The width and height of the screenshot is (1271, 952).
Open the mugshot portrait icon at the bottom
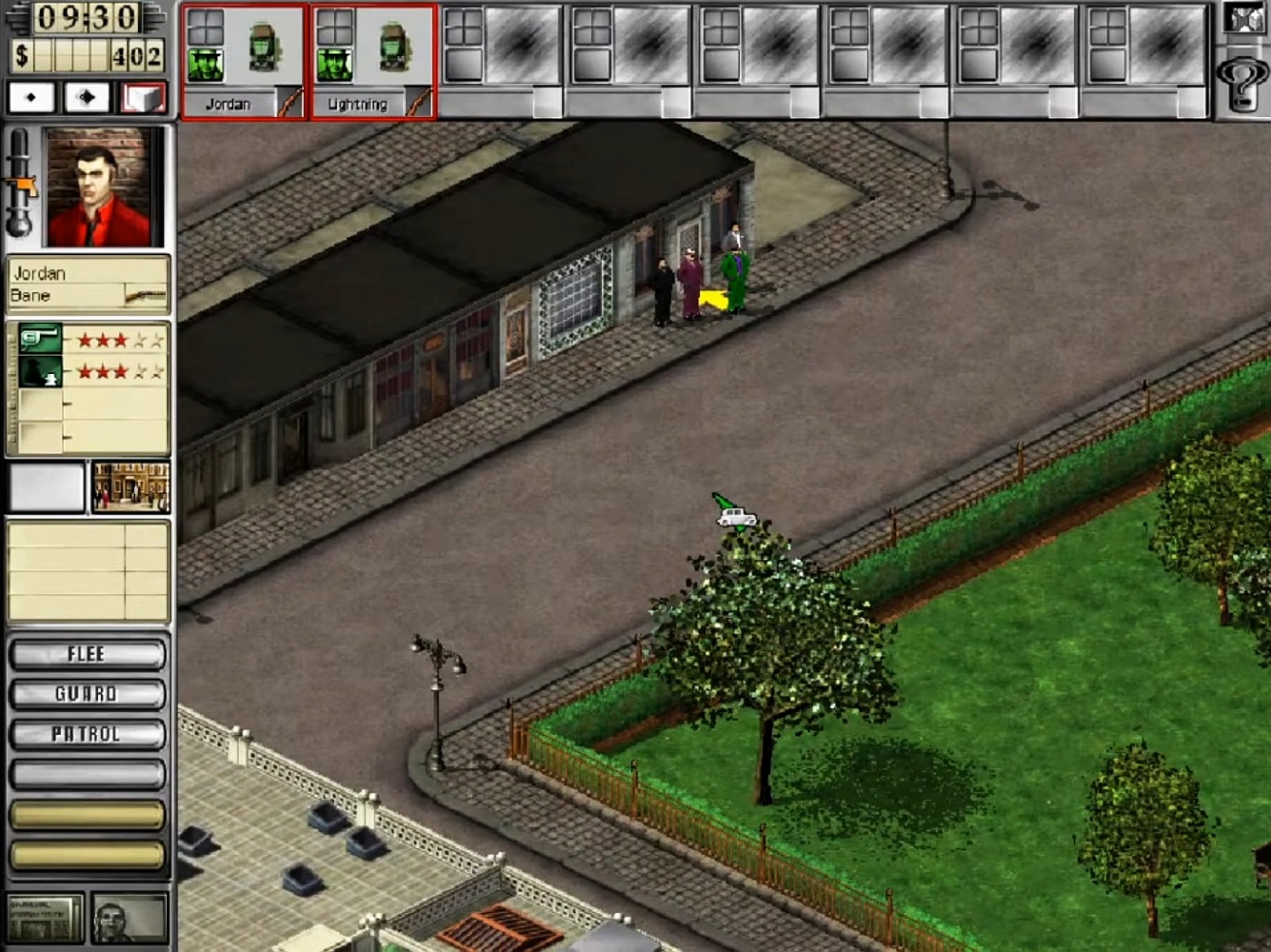pyautogui.click(x=127, y=919)
